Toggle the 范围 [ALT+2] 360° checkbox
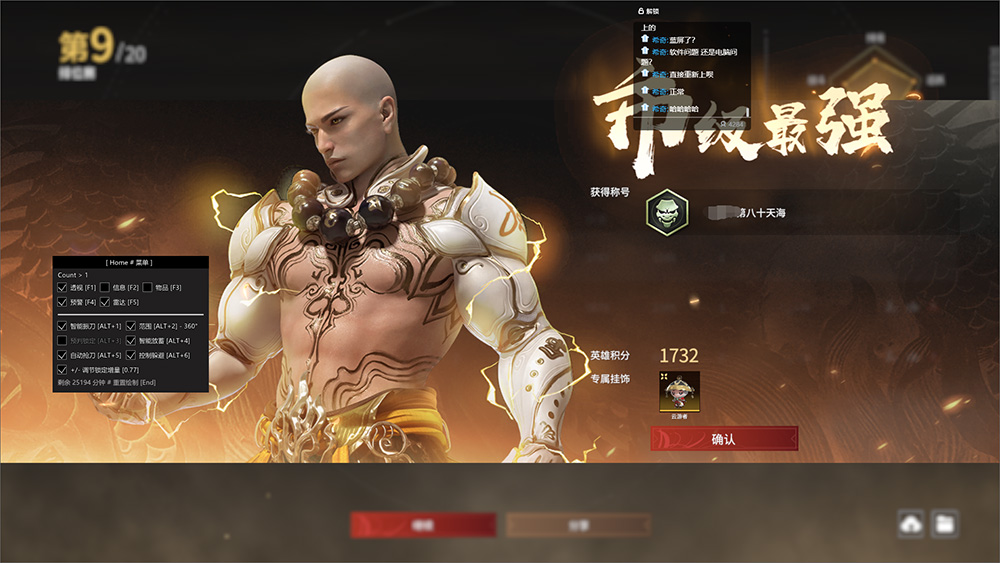This screenshot has width=1000, height=563. [131, 326]
